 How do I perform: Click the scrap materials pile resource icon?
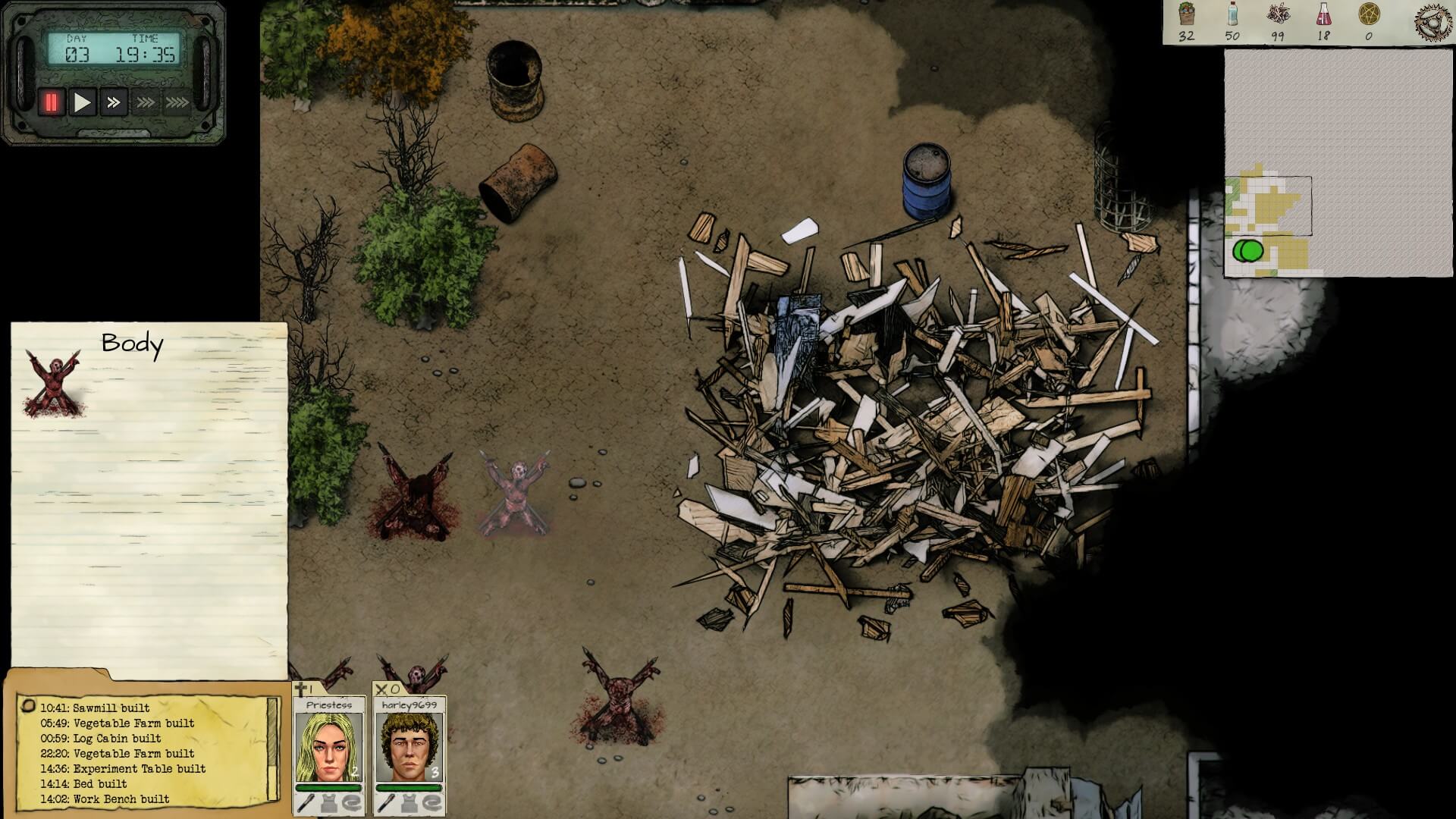[x=1279, y=15]
